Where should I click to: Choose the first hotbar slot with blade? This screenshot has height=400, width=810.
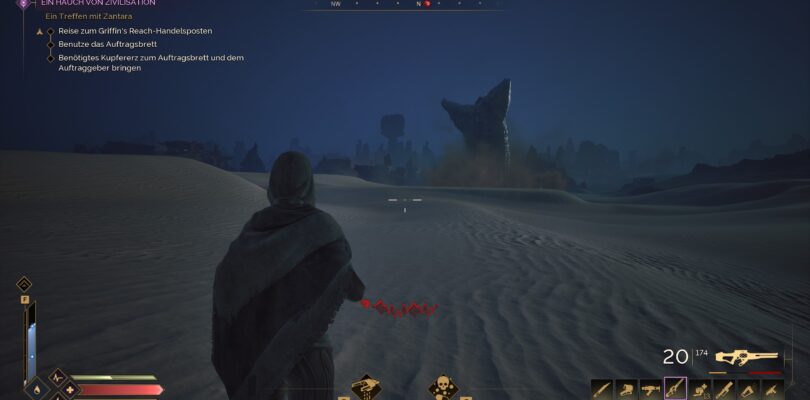tap(600, 388)
